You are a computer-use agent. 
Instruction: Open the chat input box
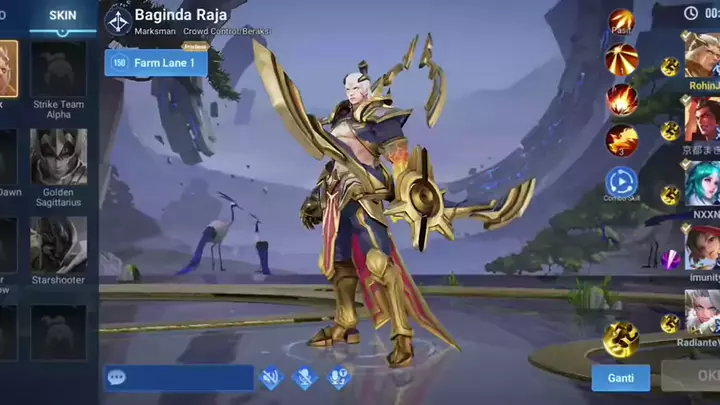click(x=180, y=377)
